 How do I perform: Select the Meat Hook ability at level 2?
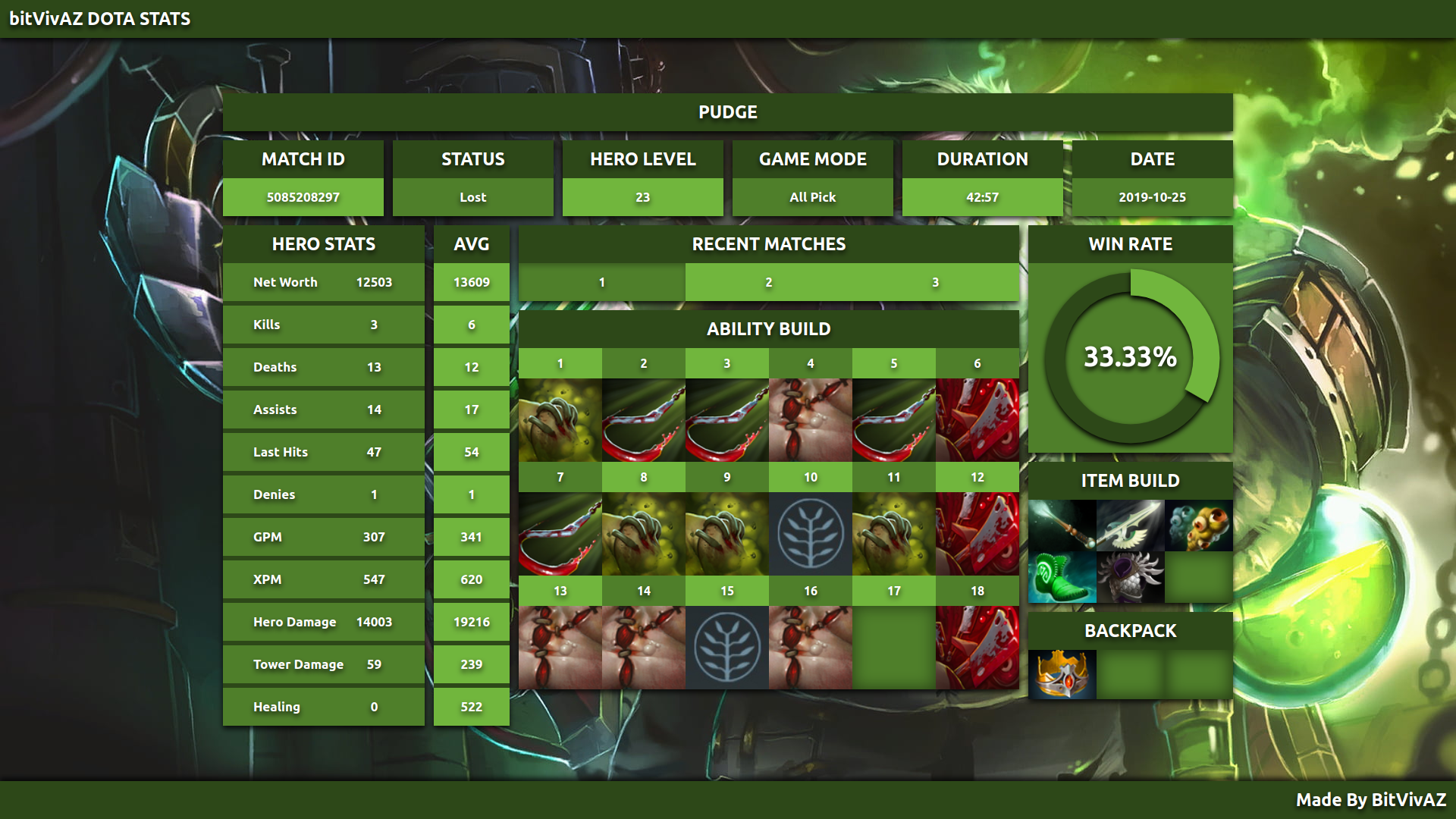click(644, 419)
